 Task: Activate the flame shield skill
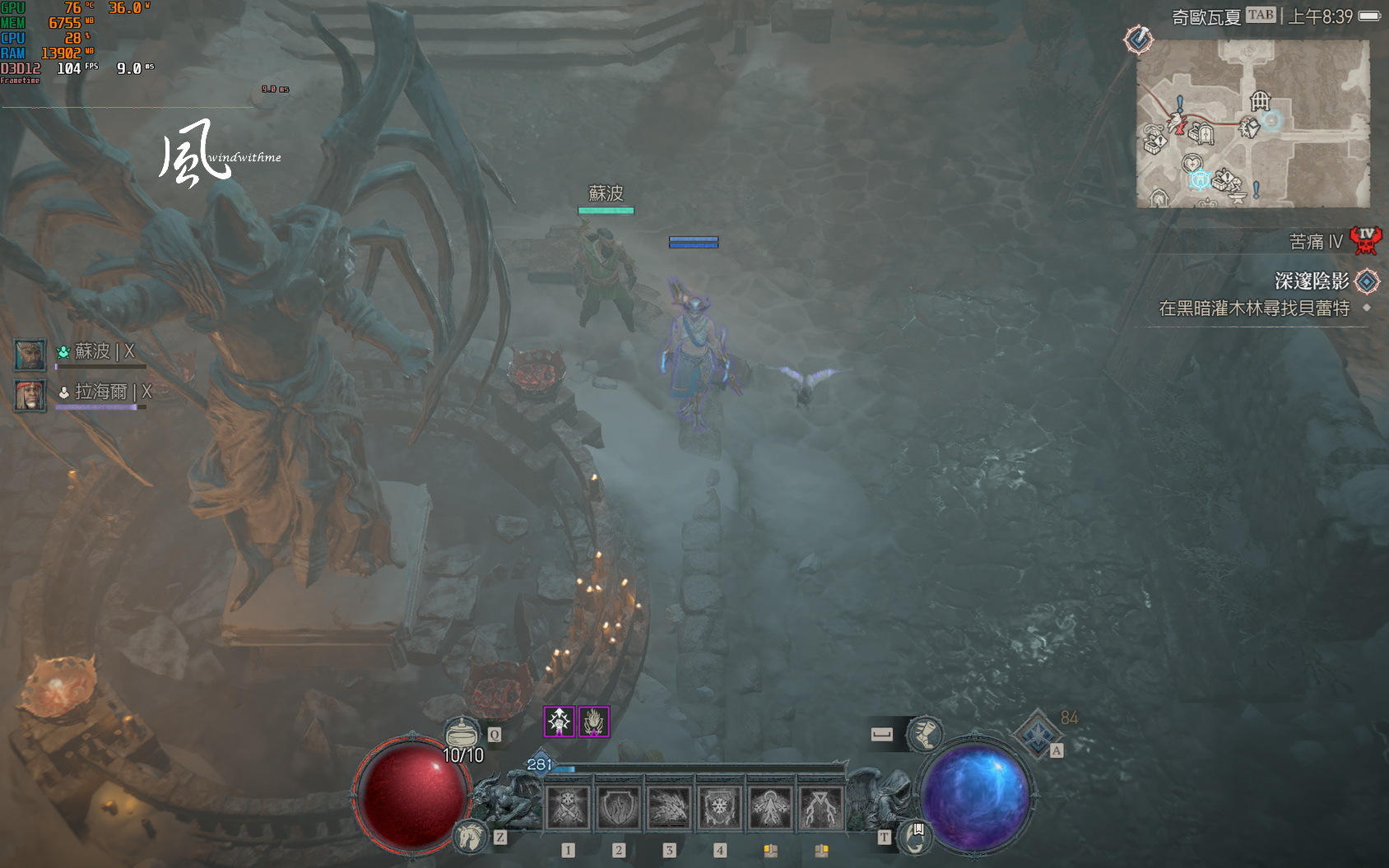[x=619, y=807]
